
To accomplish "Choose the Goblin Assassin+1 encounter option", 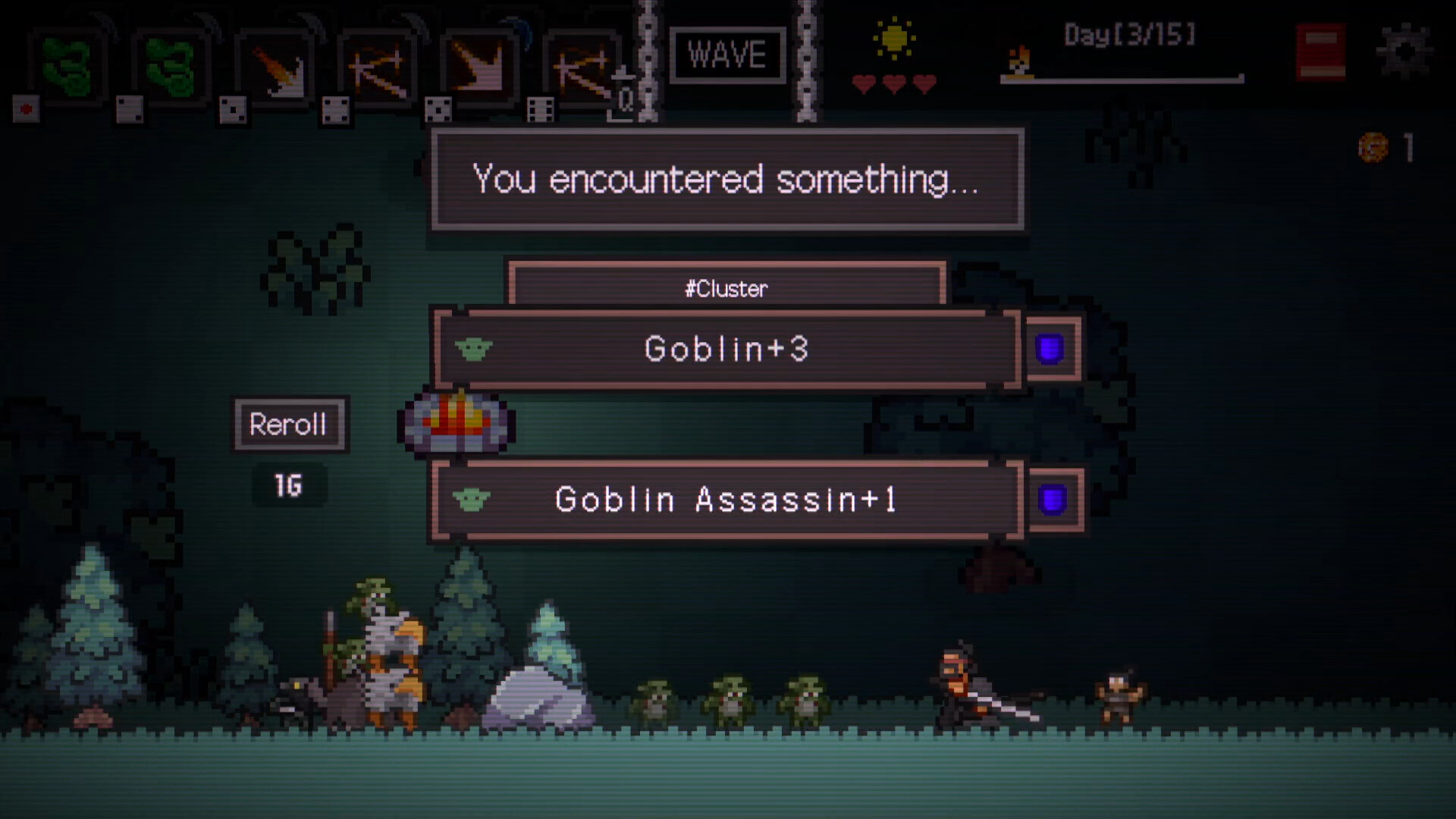I will point(726,500).
